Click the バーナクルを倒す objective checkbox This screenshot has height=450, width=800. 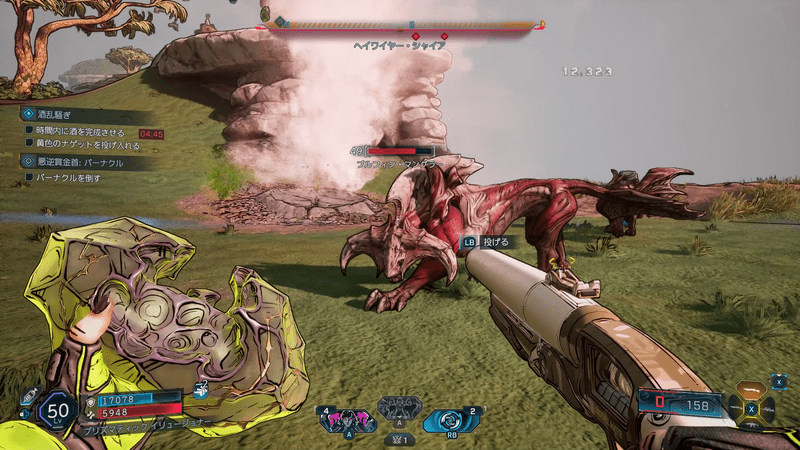(x=29, y=177)
